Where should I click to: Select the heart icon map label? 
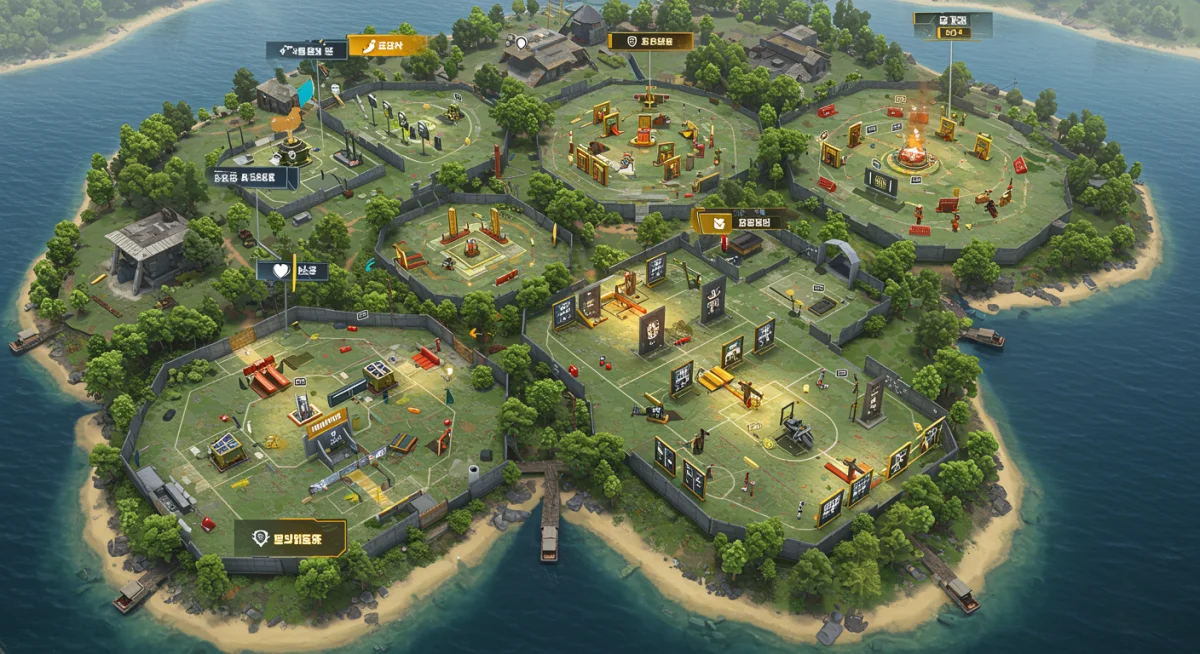point(292,270)
